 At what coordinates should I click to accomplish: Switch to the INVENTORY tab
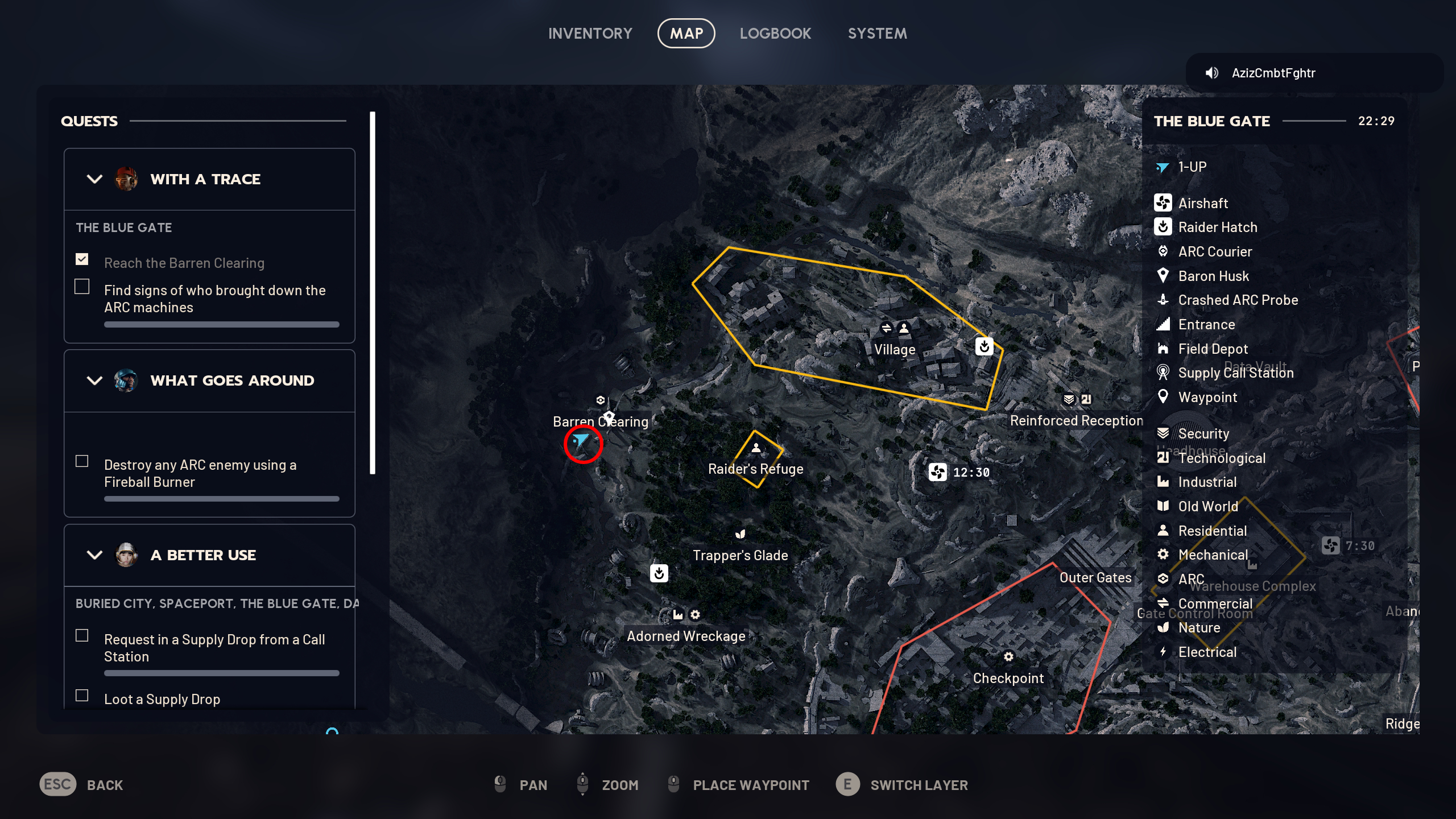point(590,33)
